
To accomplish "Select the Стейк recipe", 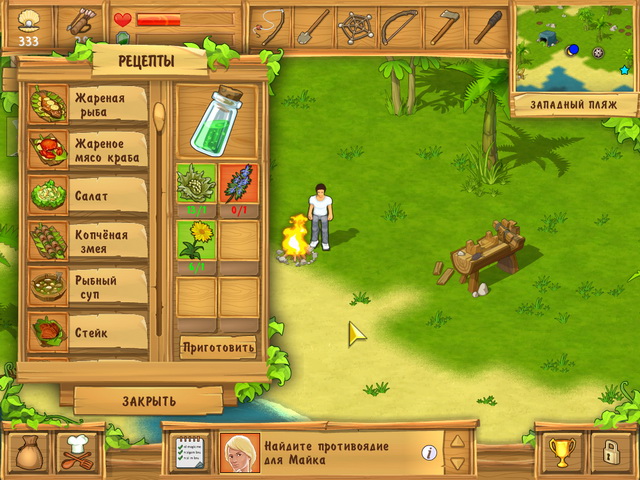I will click(88, 332).
